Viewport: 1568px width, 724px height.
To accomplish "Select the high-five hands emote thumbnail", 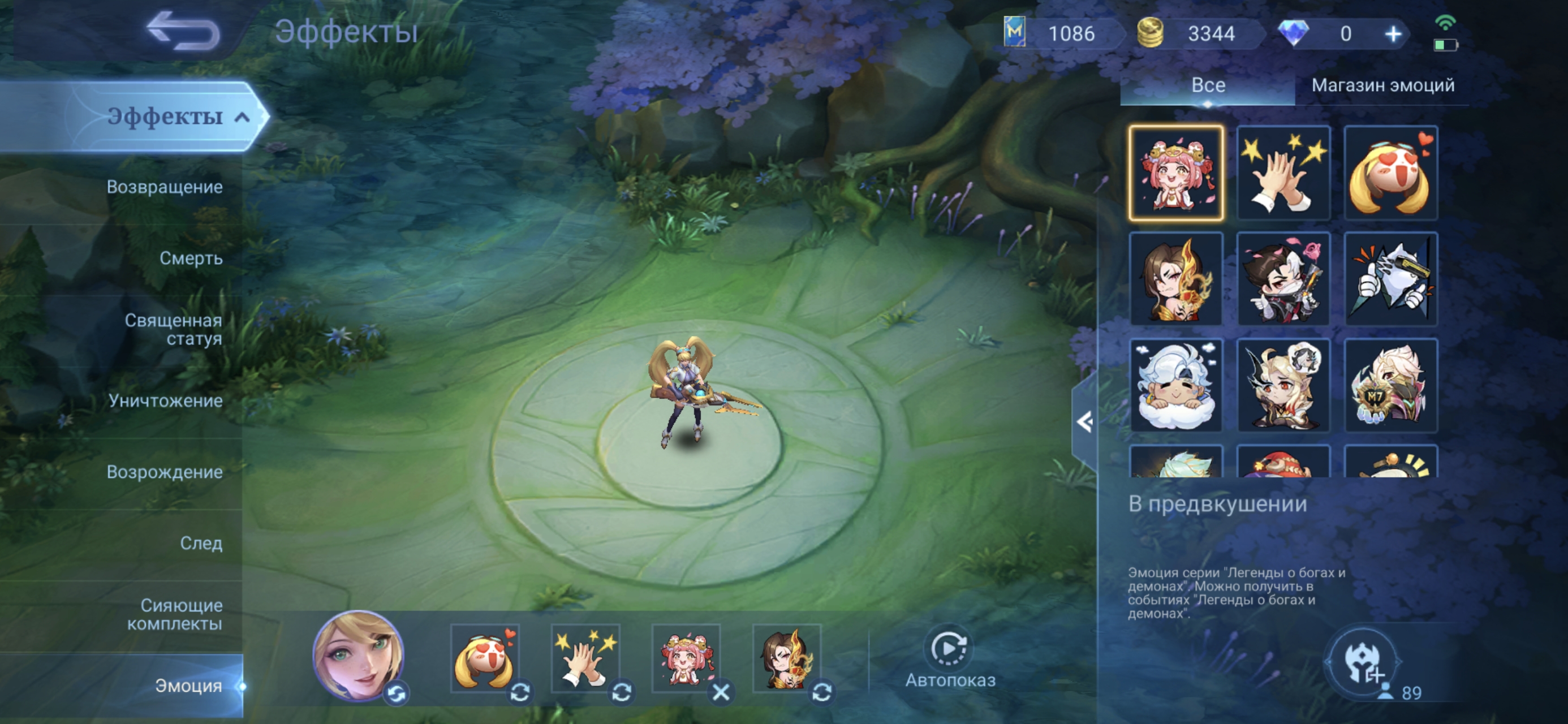I will click(1283, 173).
